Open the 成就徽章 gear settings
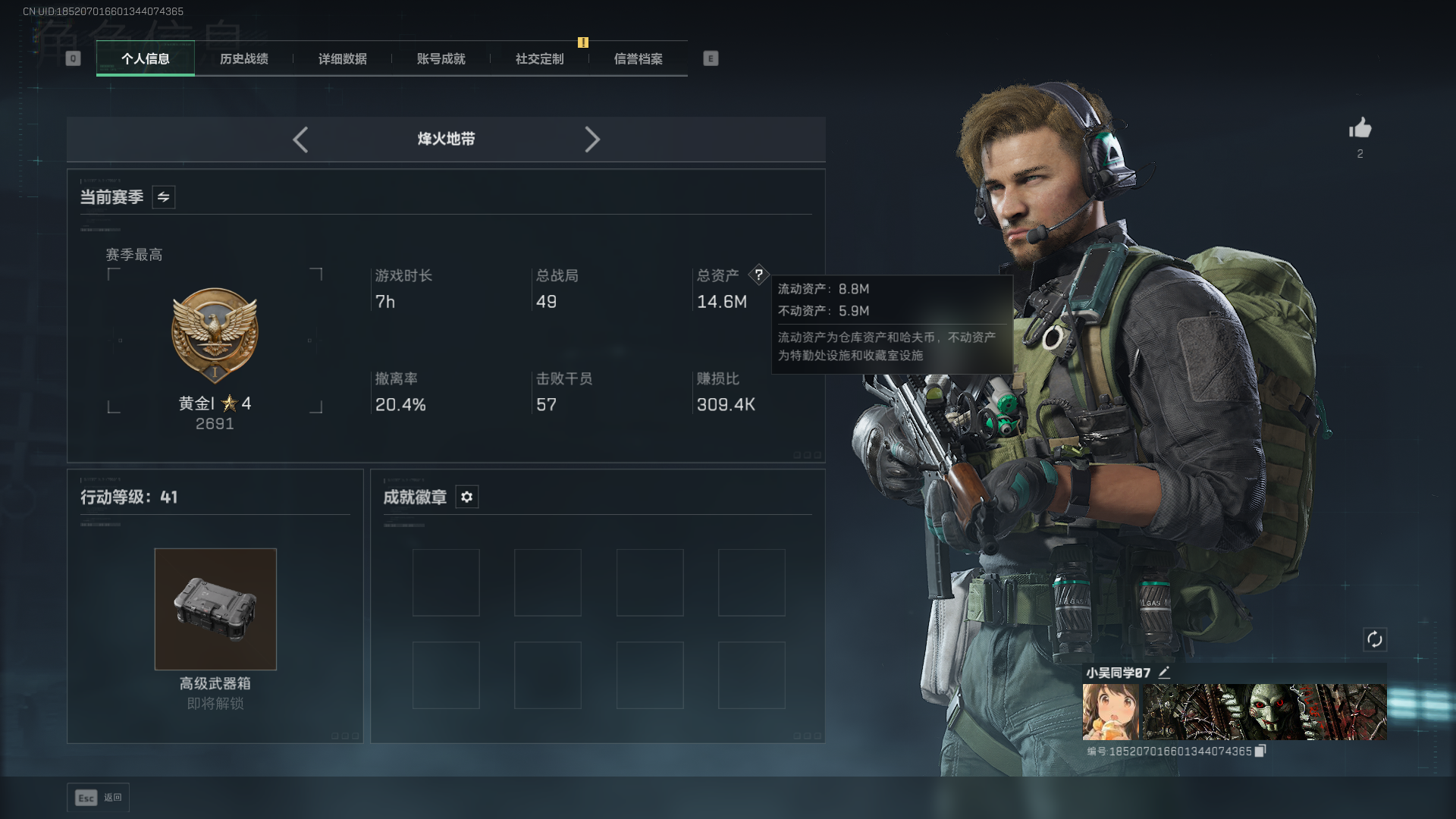1456x819 pixels. (467, 497)
